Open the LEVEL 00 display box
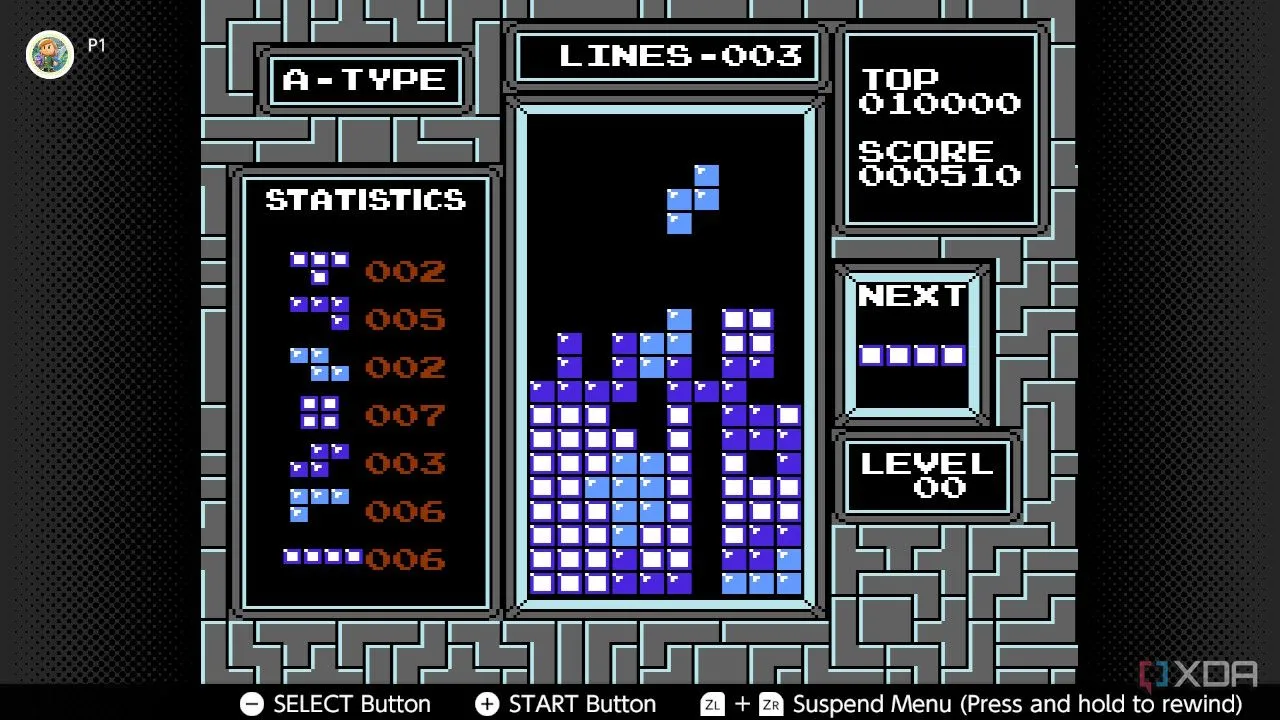1280x720 pixels. point(926,473)
